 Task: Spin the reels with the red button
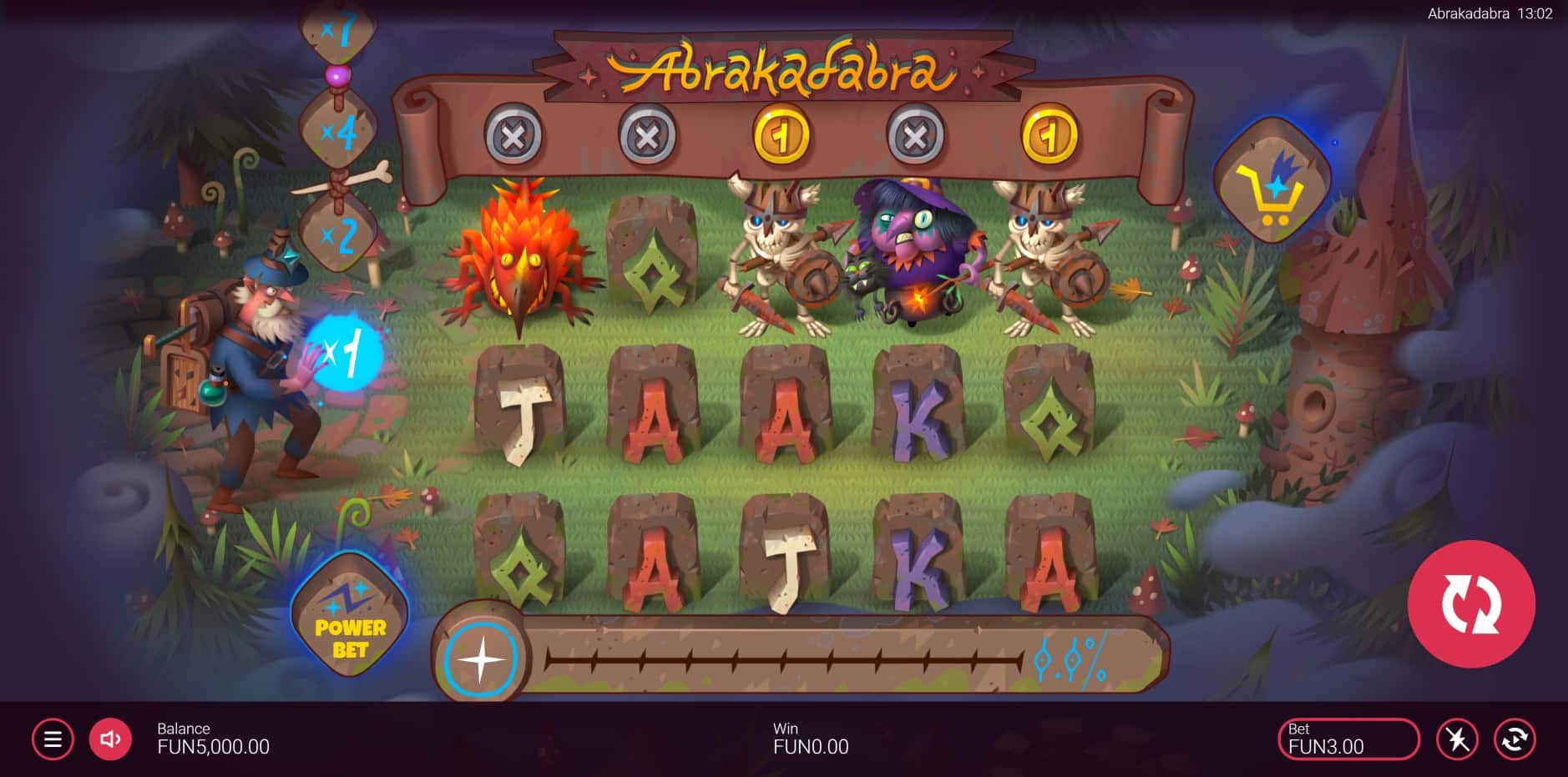(1470, 603)
